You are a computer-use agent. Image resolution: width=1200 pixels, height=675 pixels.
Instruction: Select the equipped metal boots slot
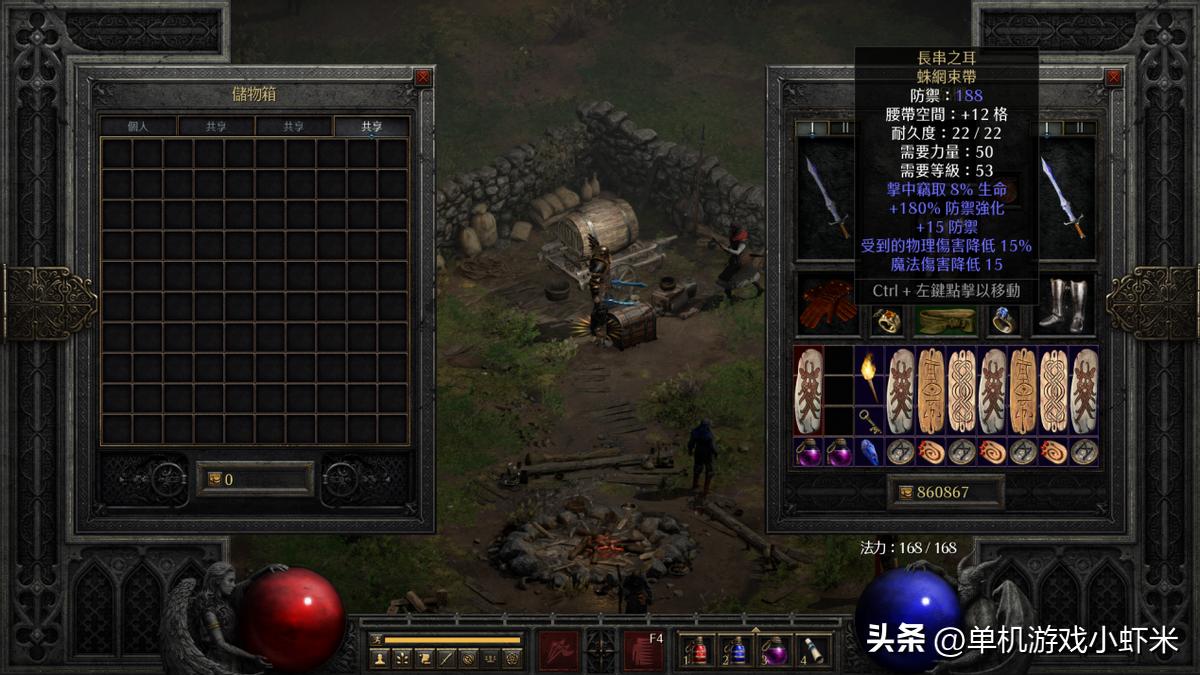1063,305
